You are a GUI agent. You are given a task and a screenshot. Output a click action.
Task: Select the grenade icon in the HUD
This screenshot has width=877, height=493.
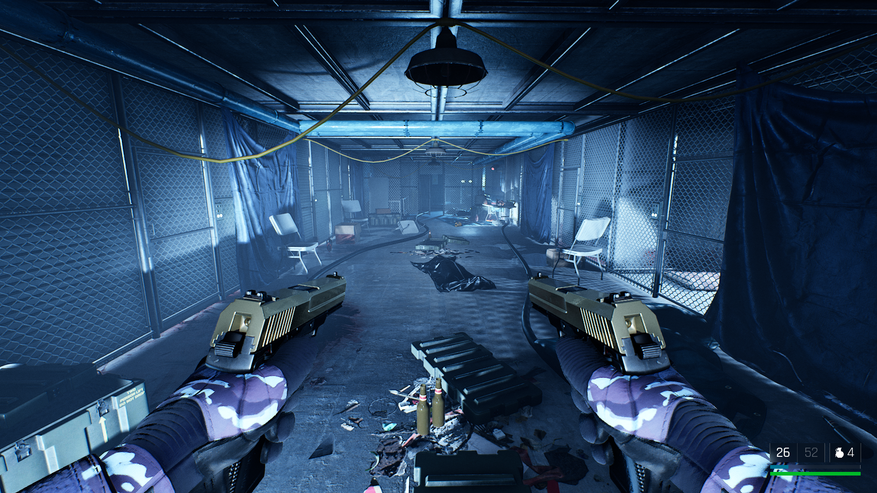pyautogui.click(x=838, y=453)
